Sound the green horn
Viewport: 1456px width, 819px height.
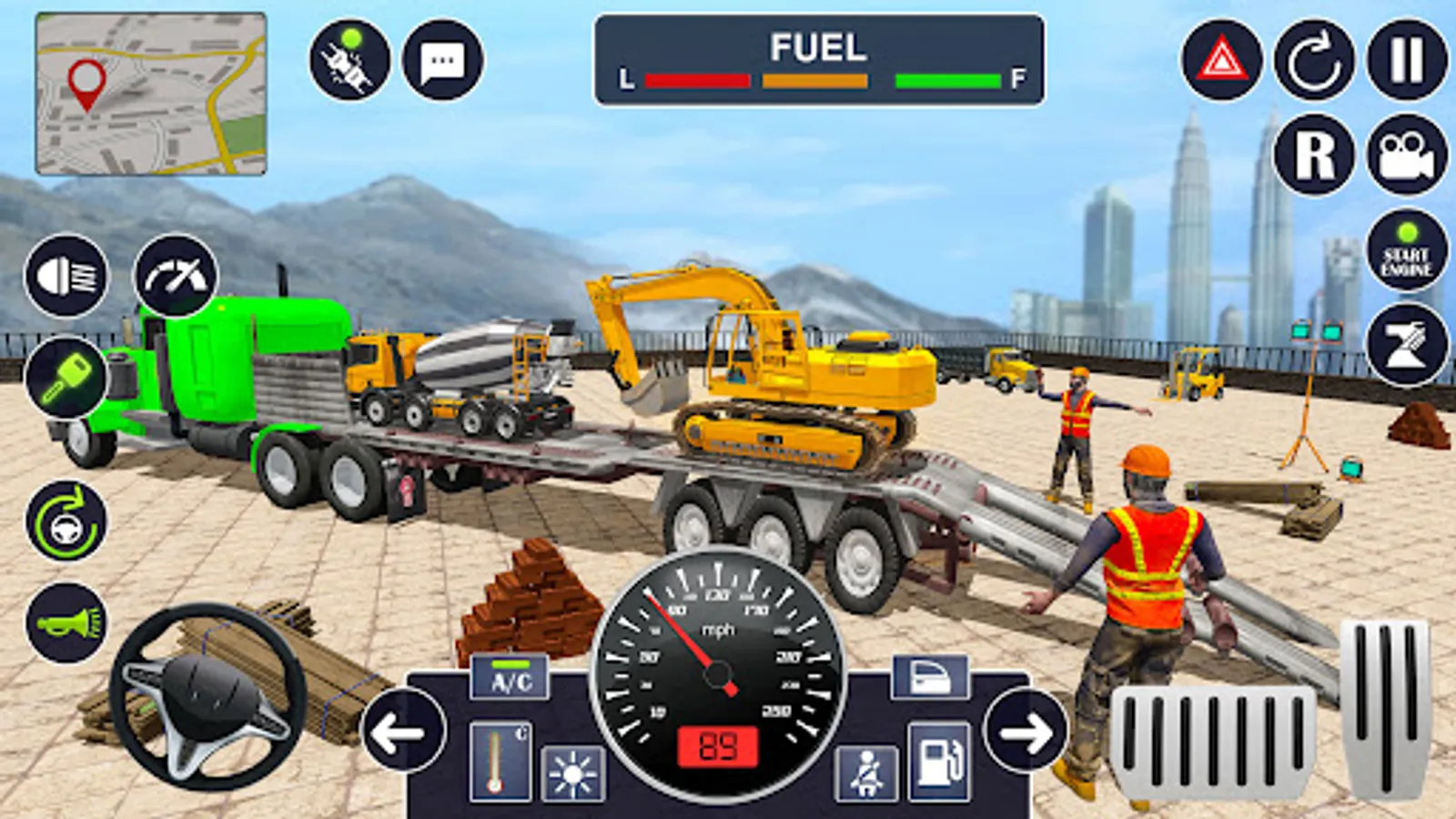point(66,623)
